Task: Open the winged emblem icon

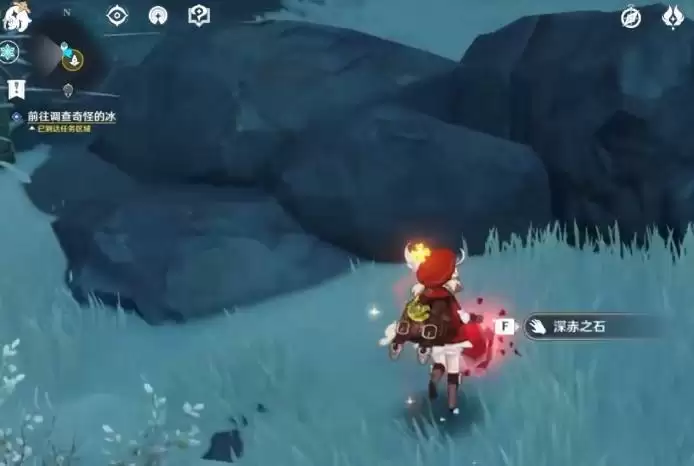Action: click(673, 17)
